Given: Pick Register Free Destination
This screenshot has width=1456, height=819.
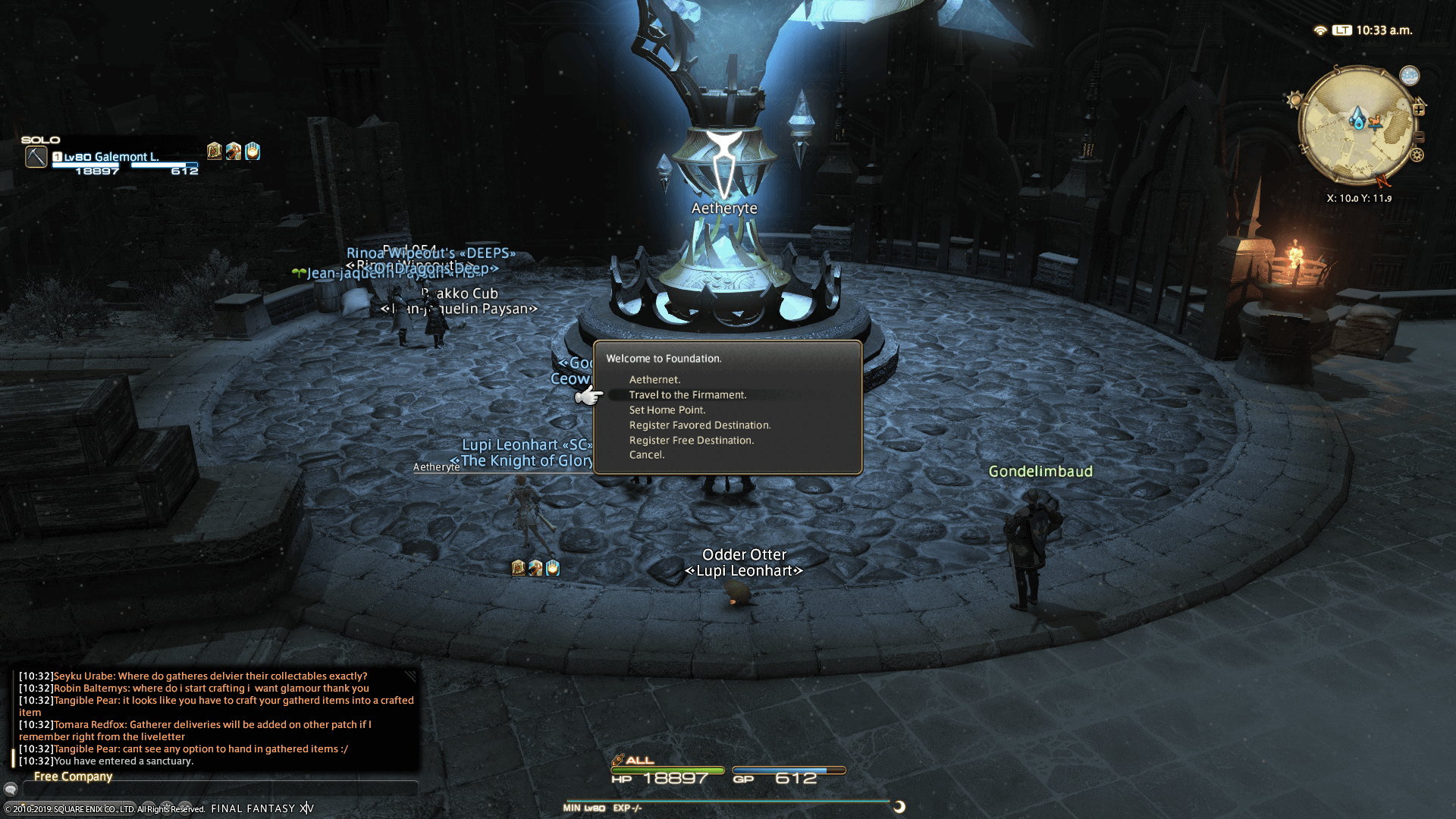Looking at the screenshot, I should click(691, 441).
